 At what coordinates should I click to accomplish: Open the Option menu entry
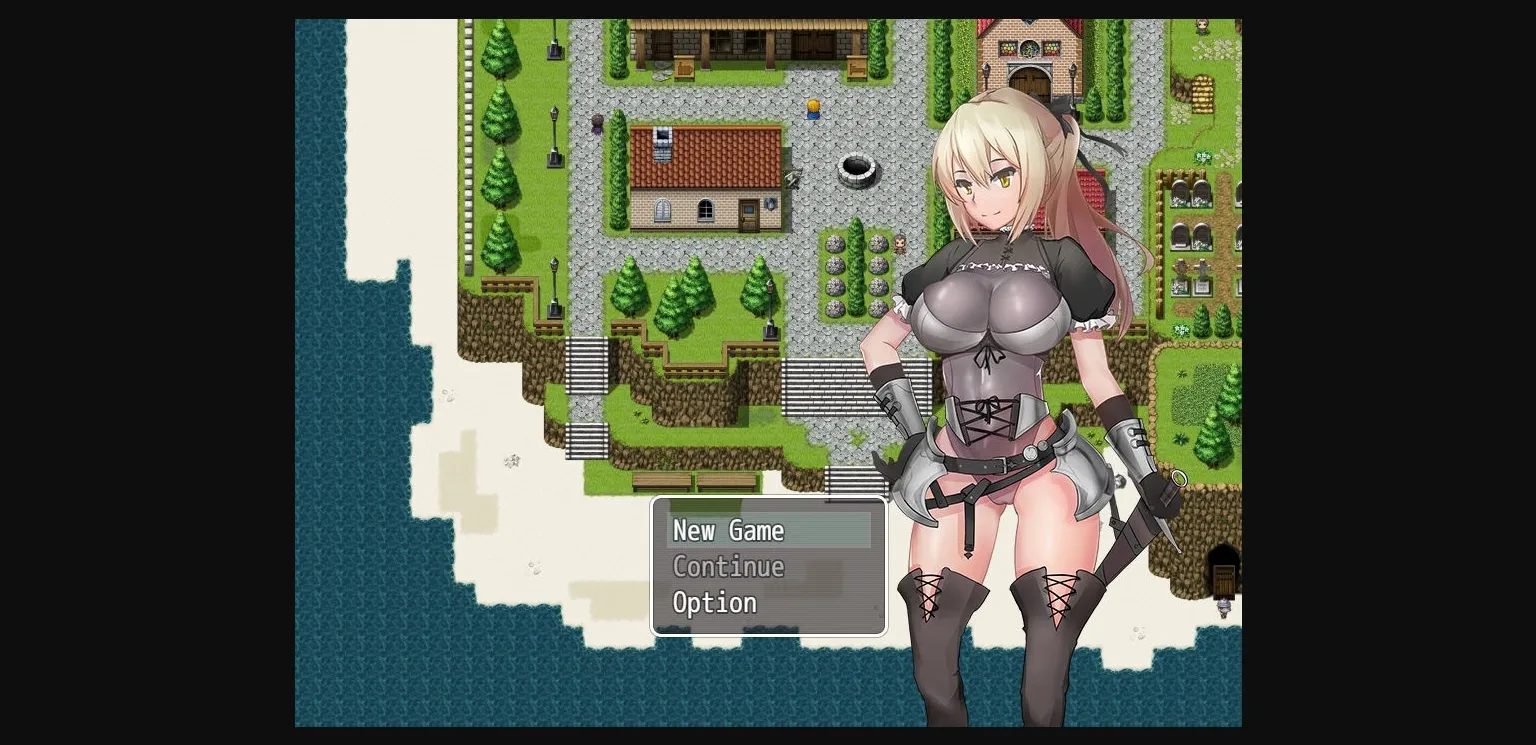[x=714, y=602]
